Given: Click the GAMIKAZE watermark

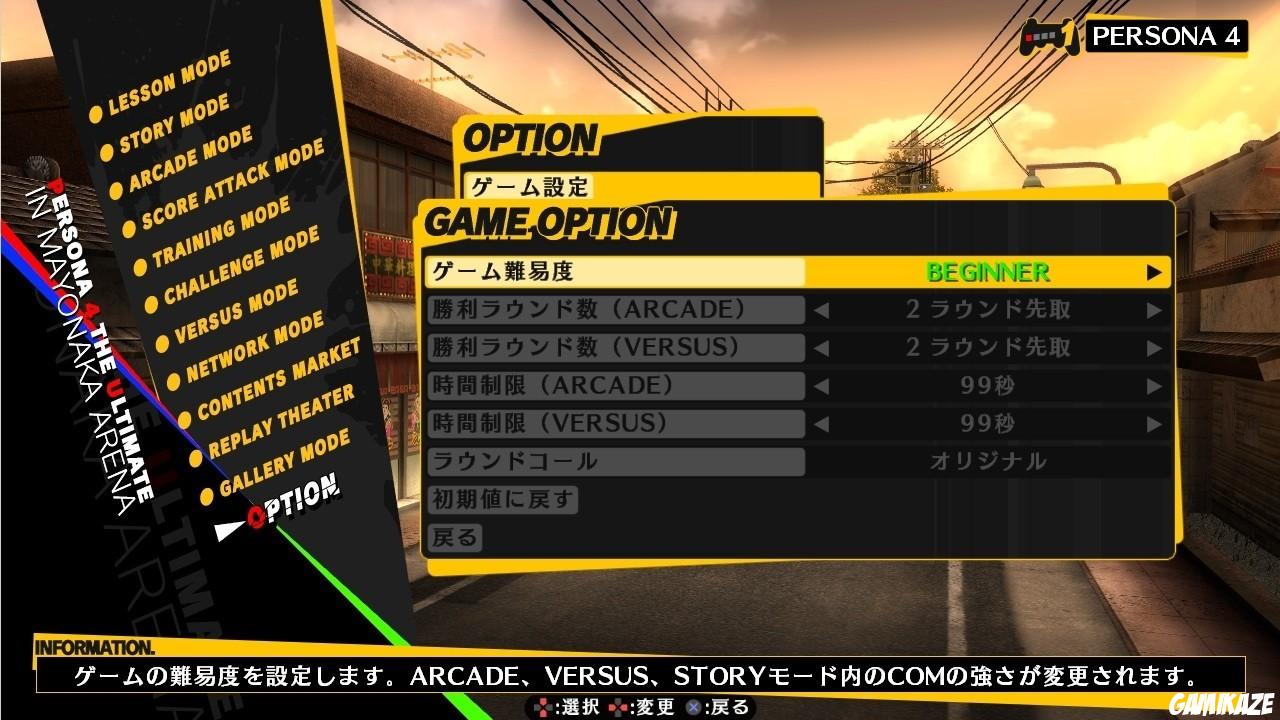Looking at the screenshot, I should [1221, 705].
